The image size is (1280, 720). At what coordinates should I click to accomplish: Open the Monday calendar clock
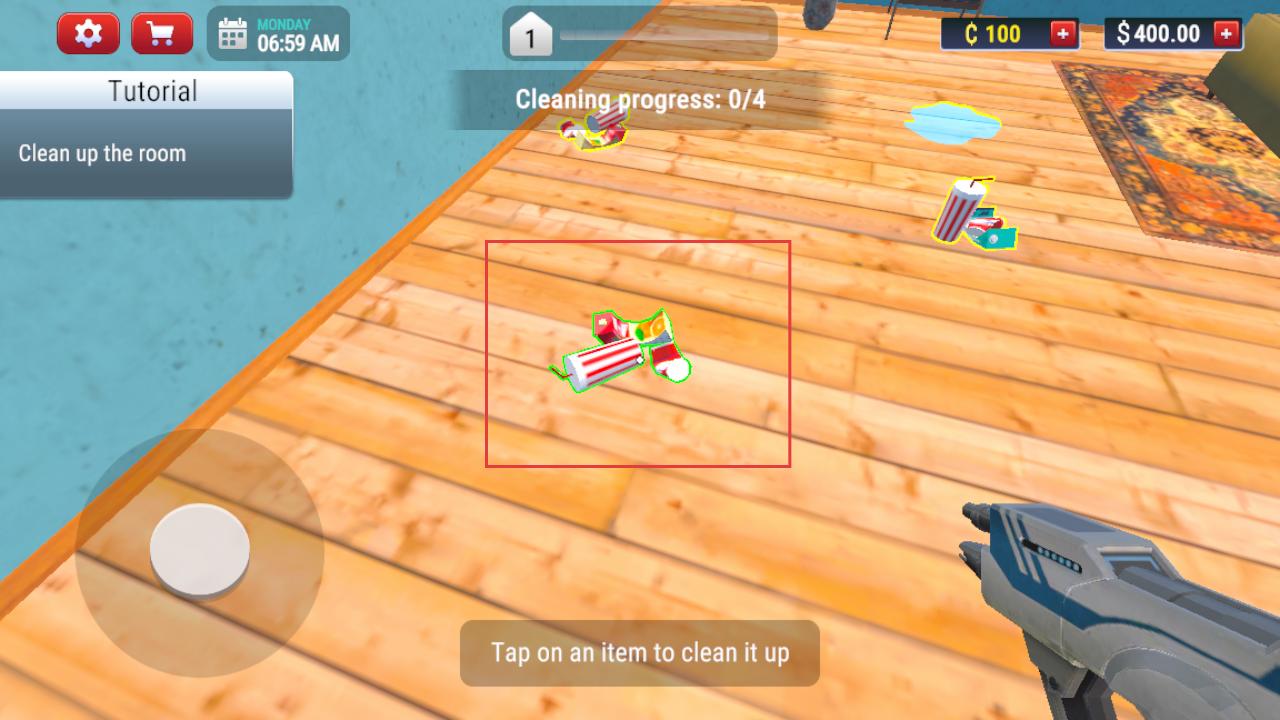[279, 34]
